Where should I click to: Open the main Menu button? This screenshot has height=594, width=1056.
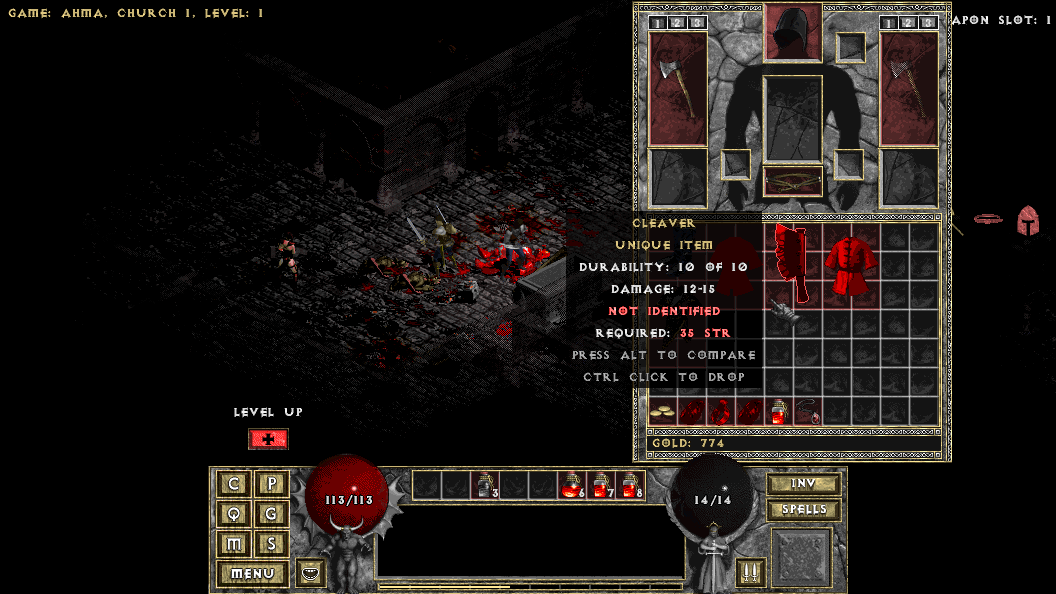tap(252, 574)
